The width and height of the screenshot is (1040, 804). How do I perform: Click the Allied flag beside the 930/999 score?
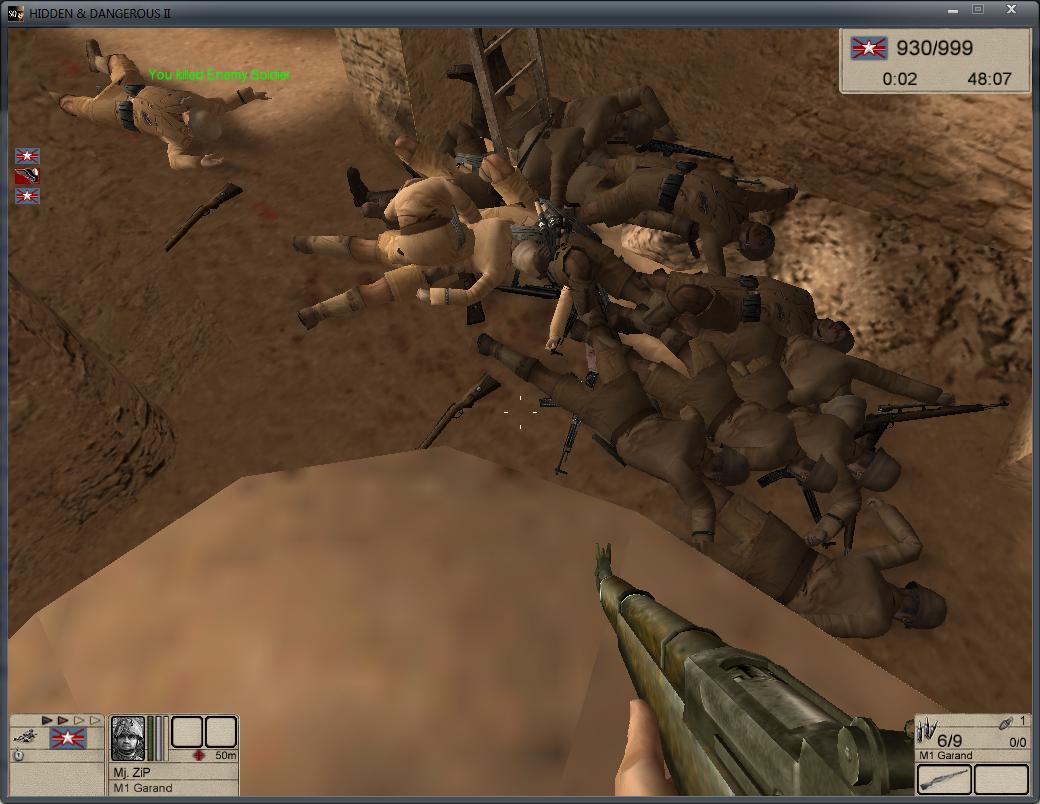(x=868, y=48)
